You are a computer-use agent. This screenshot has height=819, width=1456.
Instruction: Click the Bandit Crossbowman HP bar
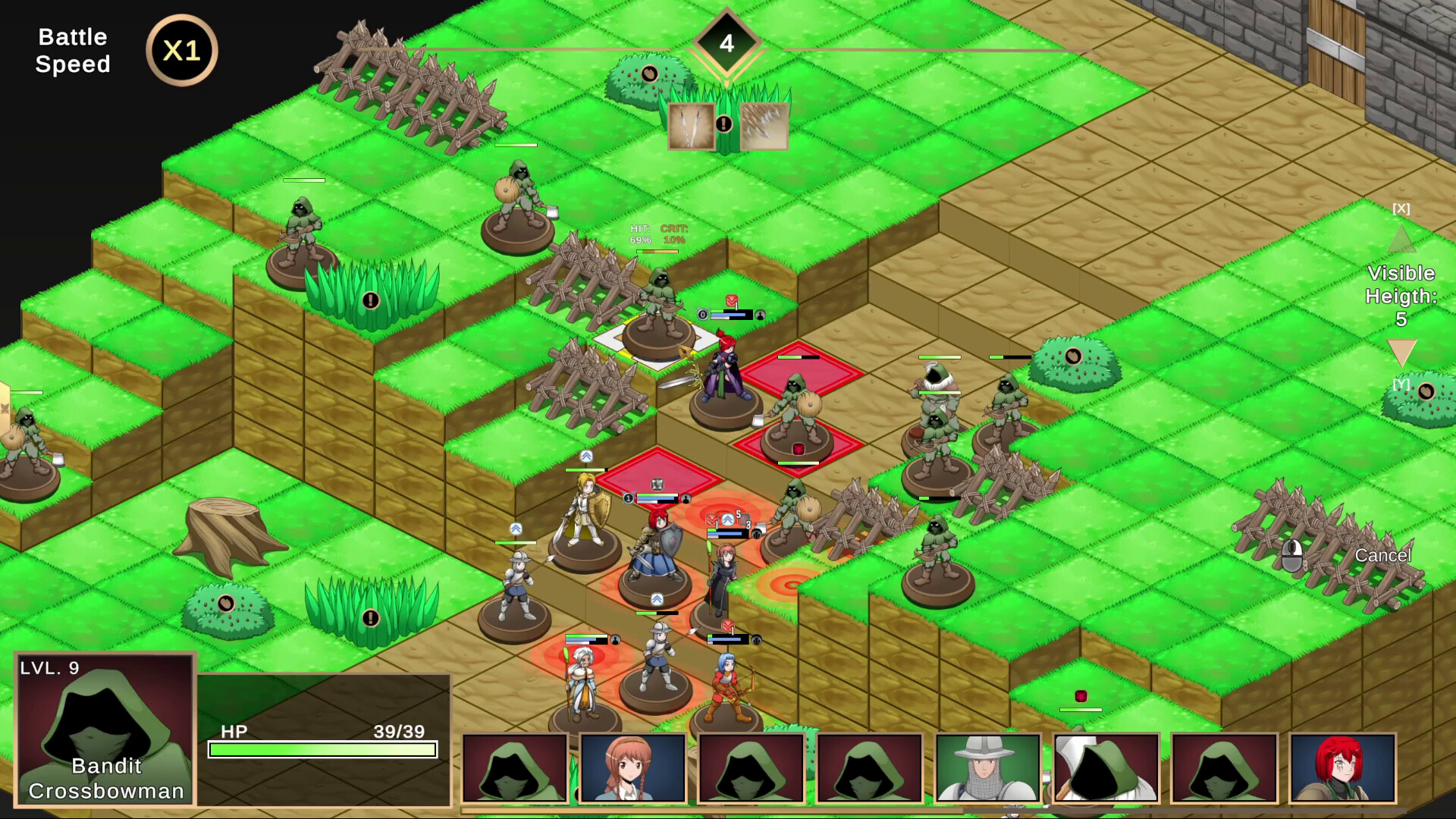pyautogui.click(x=322, y=749)
